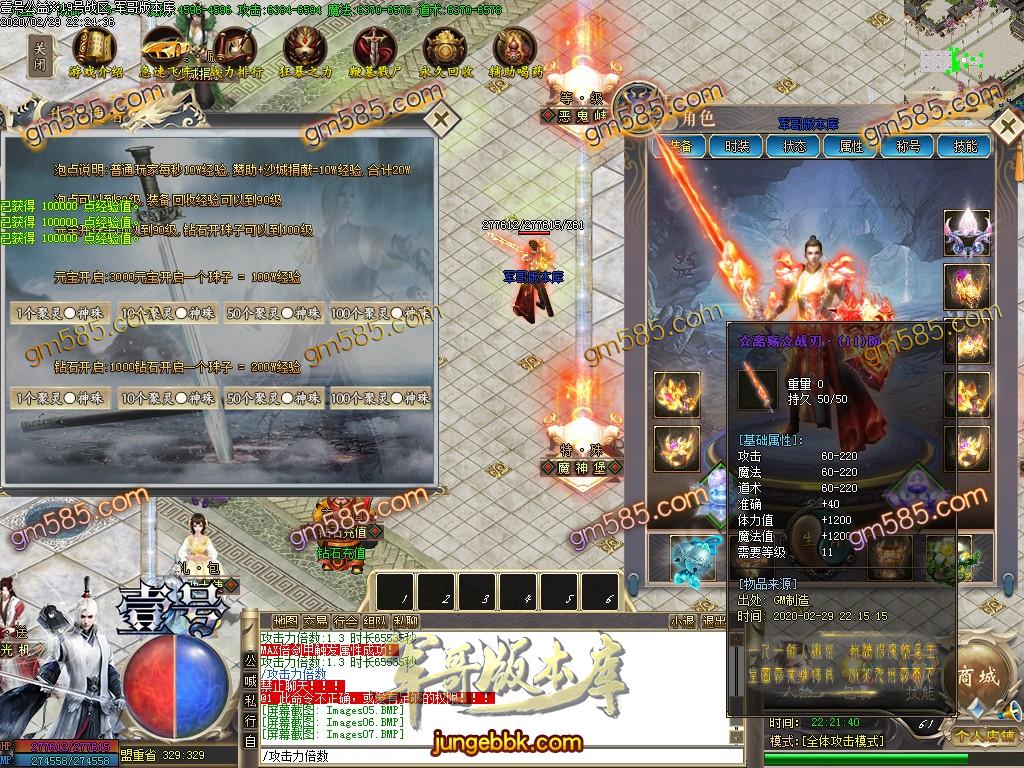Open the 个人店铺 personal store
The image size is (1024, 768).
point(983,735)
